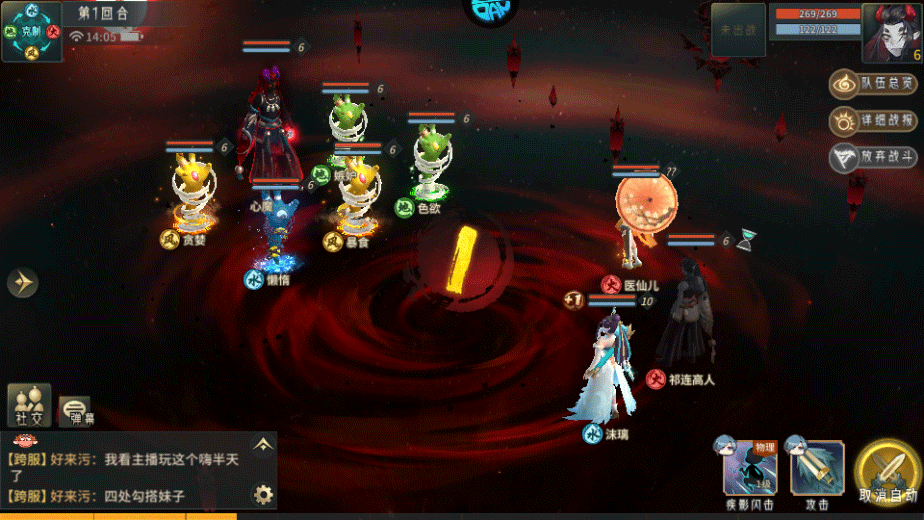This screenshot has width=924, height=520.
Task: Click the 未出战 reserve slot
Action: pos(738,30)
